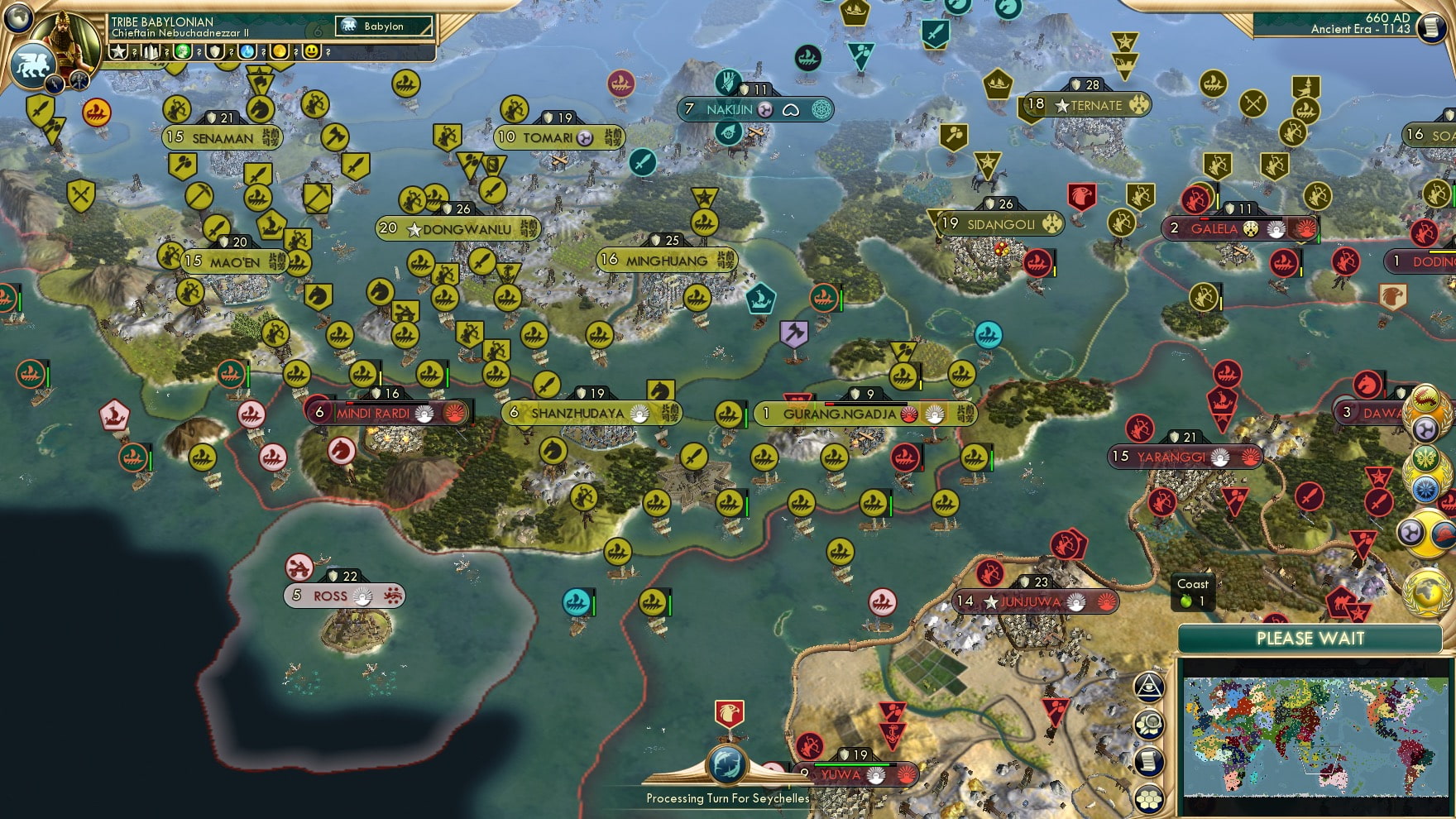Click the crossed-hammers icon below the leader portrait
Screen dimensions: 1456x819
[79, 80]
